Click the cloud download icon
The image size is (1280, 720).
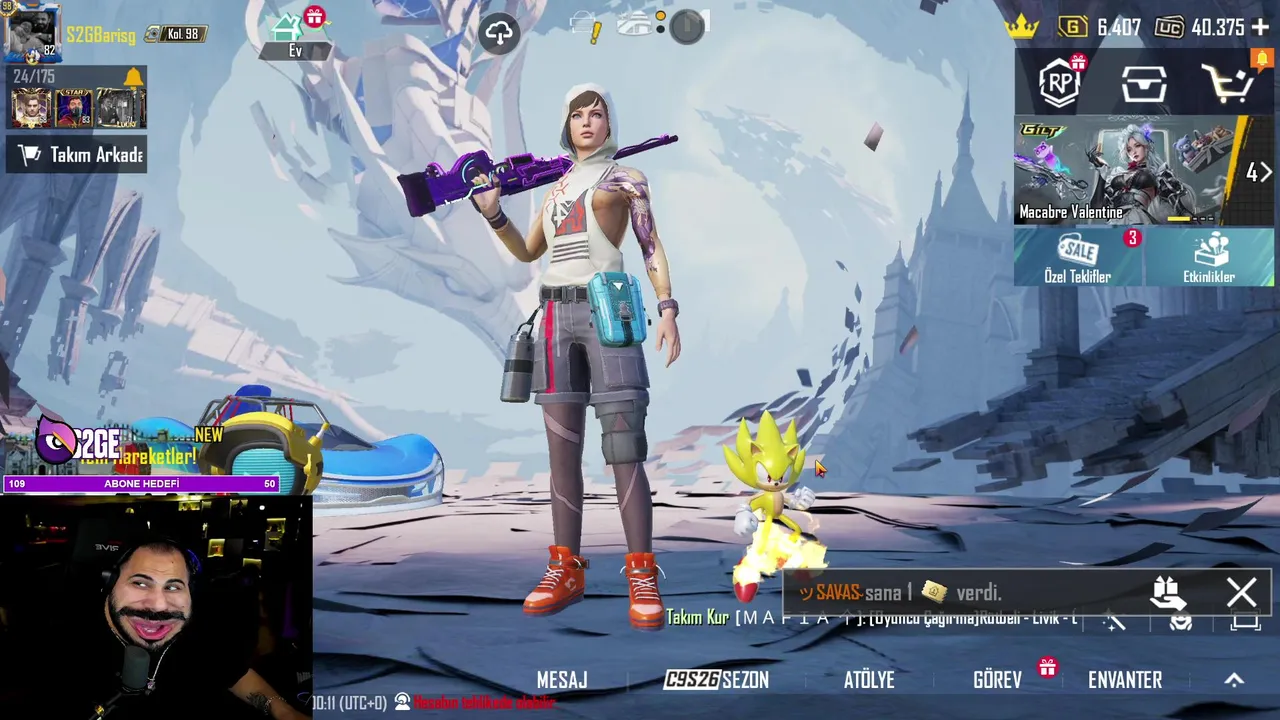click(x=499, y=33)
